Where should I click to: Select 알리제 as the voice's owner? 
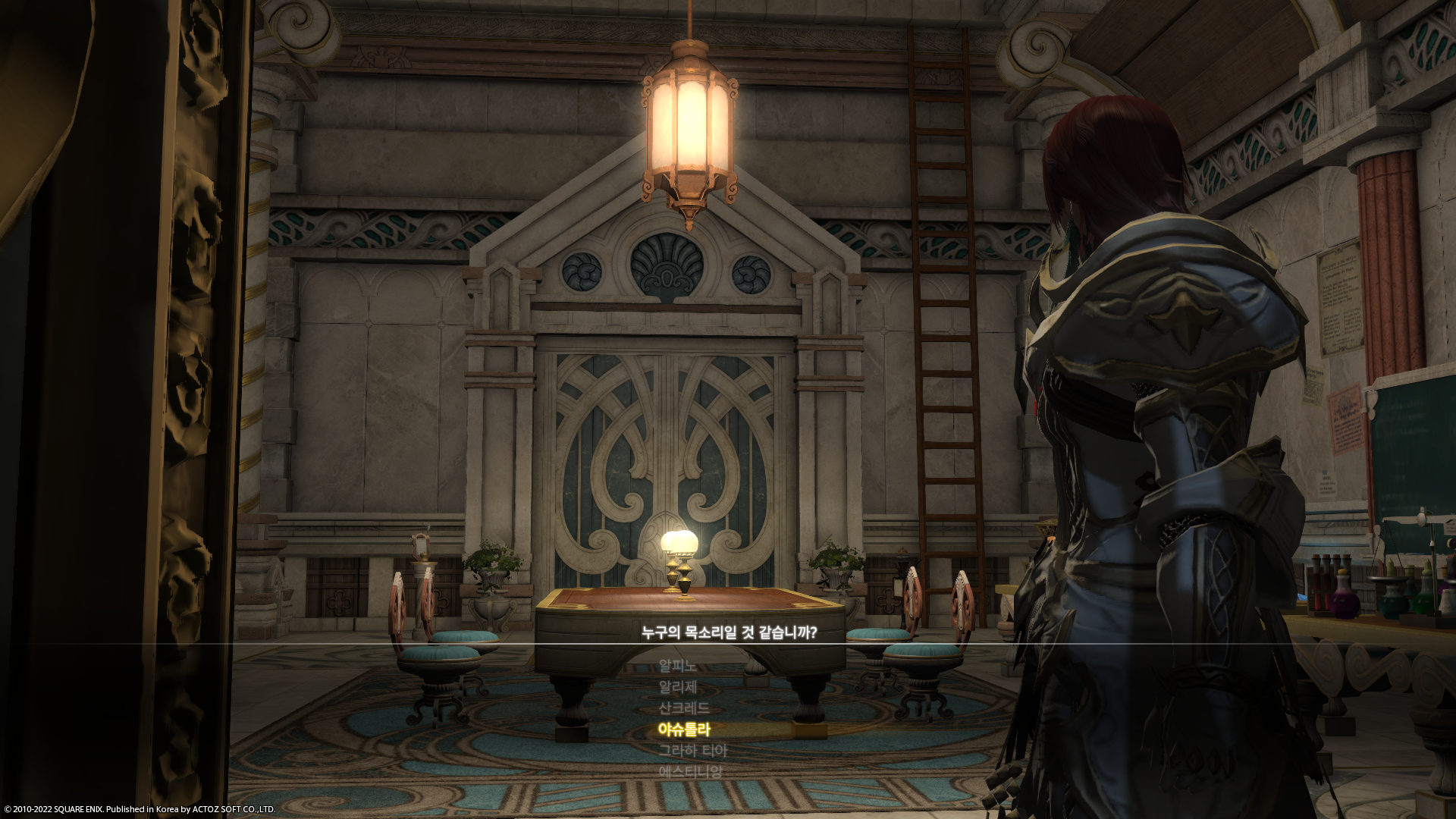677,687
